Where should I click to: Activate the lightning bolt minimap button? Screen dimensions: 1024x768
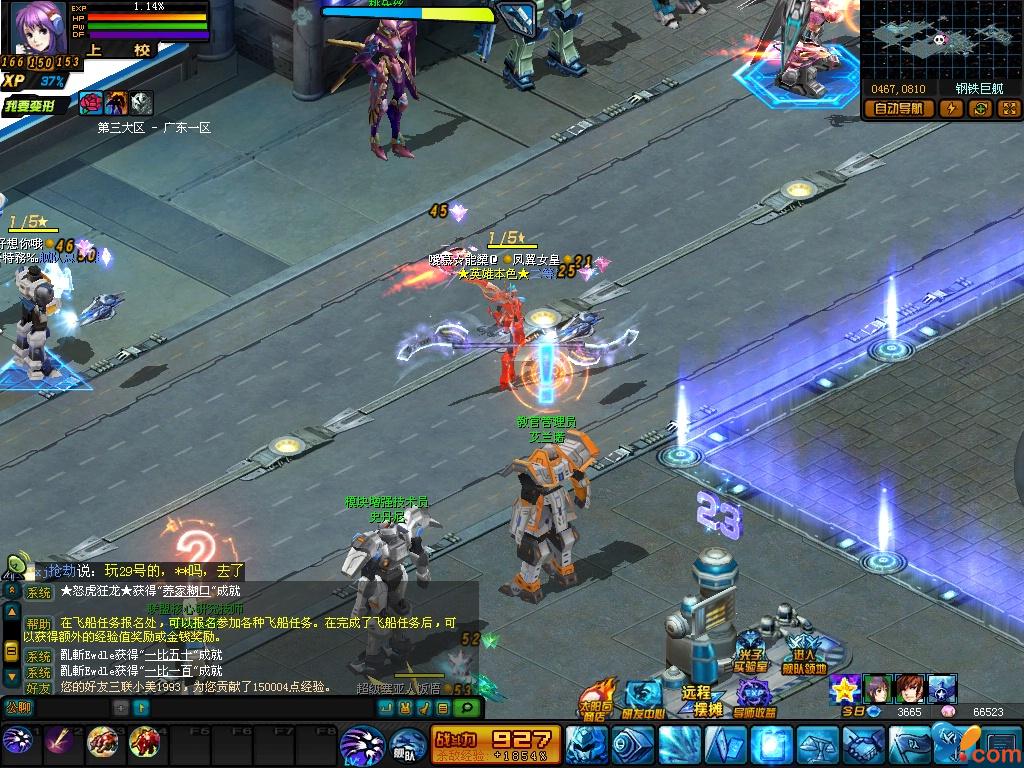click(x=951, y=109)
